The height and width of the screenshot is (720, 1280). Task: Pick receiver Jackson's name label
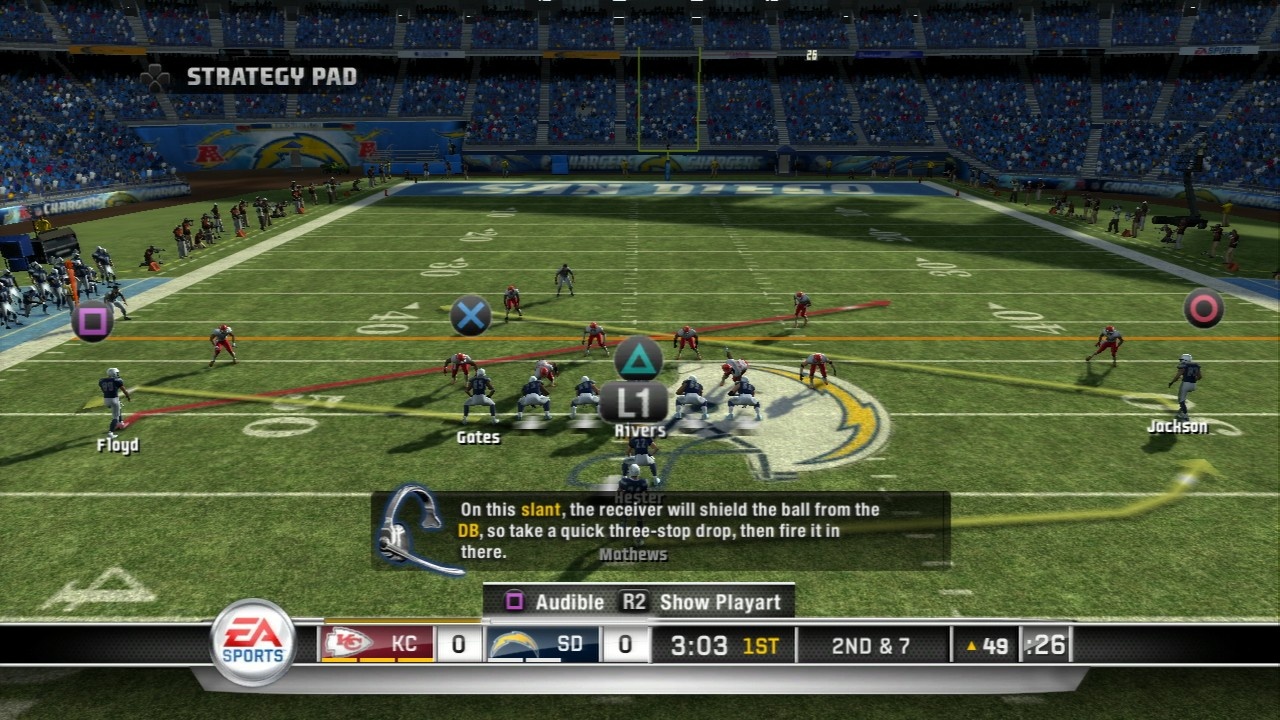tap(1177, 427)
